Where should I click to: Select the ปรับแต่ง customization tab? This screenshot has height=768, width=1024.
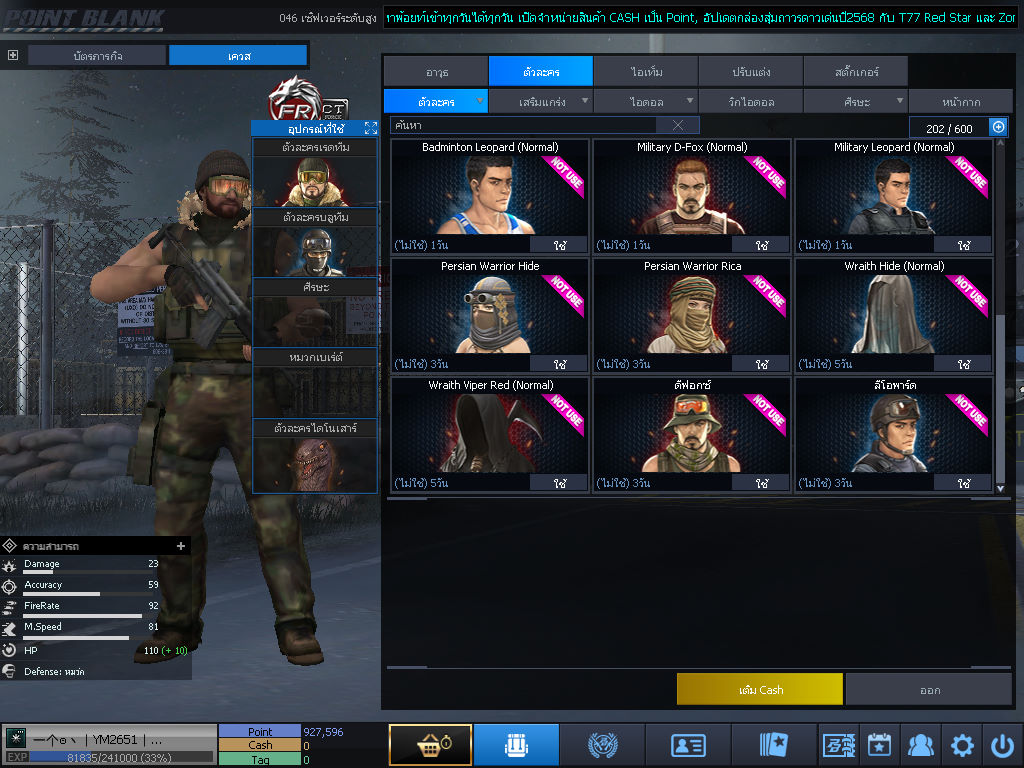[750, 72]
